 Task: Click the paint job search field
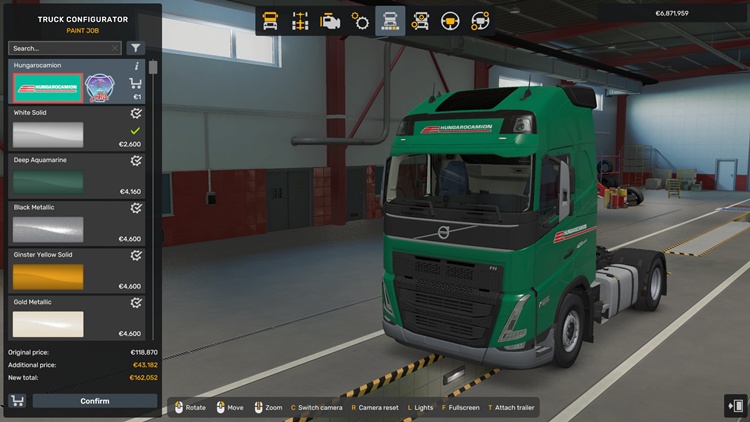[60, 48]
